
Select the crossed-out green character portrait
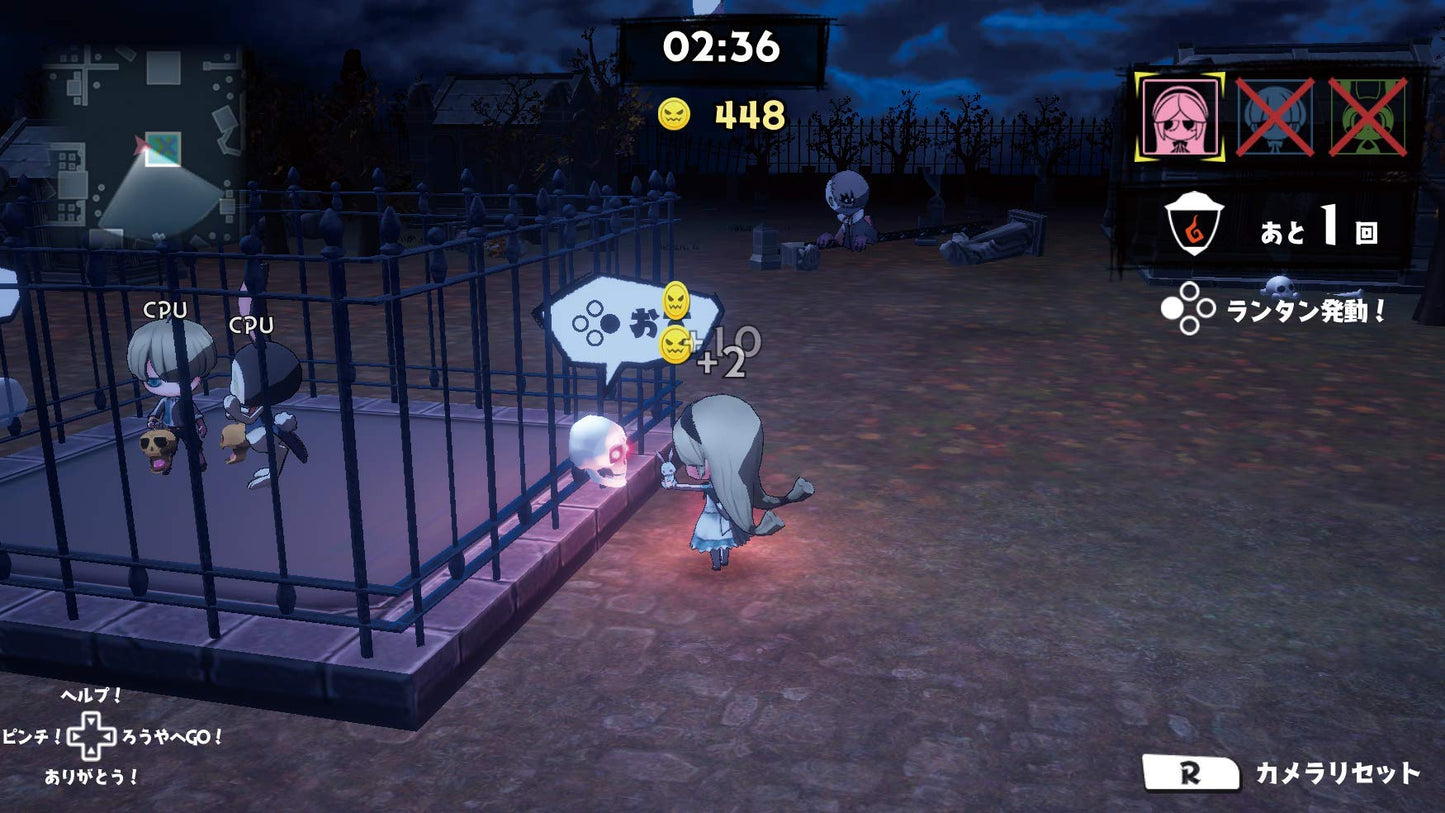(x=1367, y=117)
